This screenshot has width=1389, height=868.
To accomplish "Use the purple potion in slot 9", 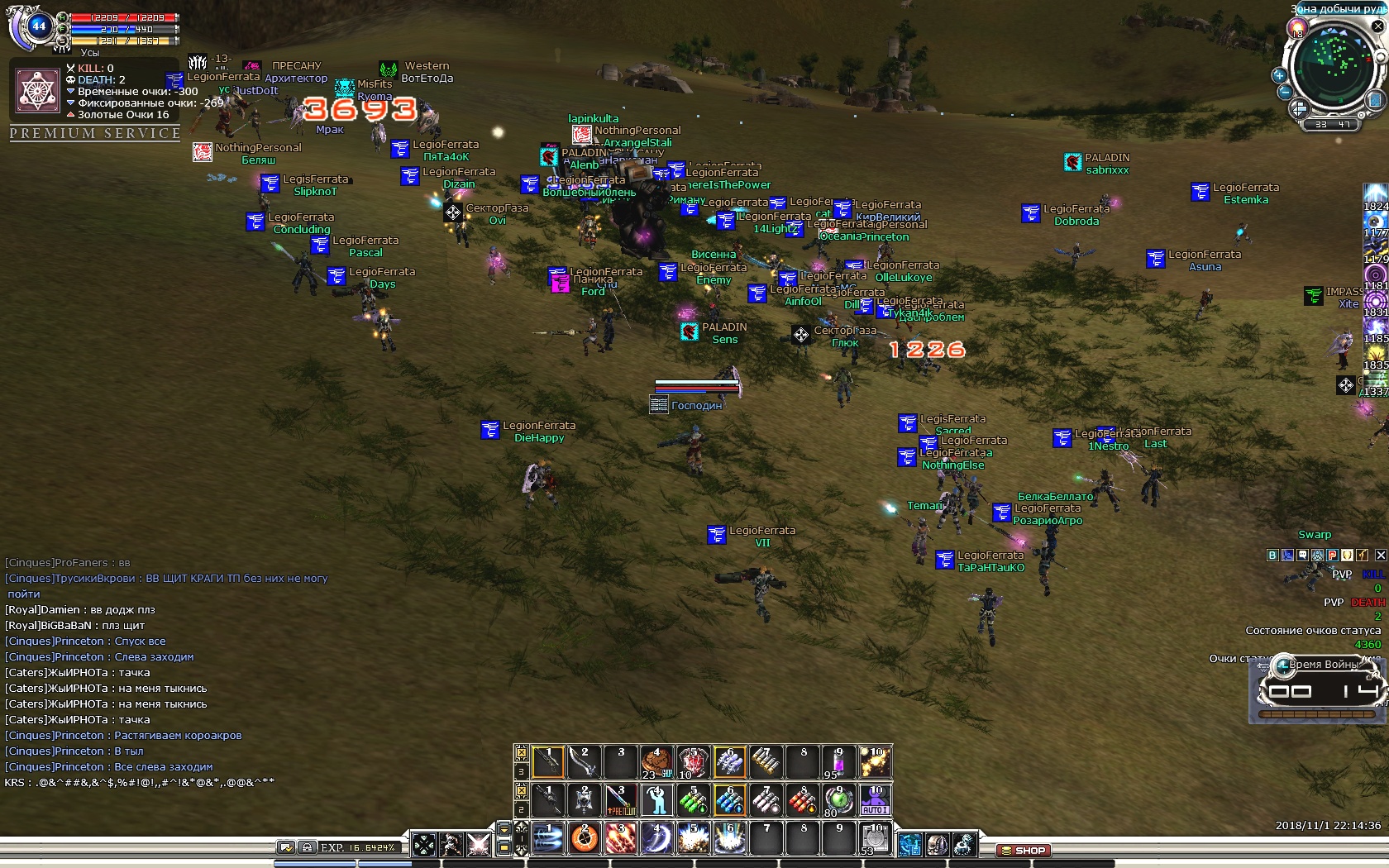I will pyautogui.click(x=838, y=762).
